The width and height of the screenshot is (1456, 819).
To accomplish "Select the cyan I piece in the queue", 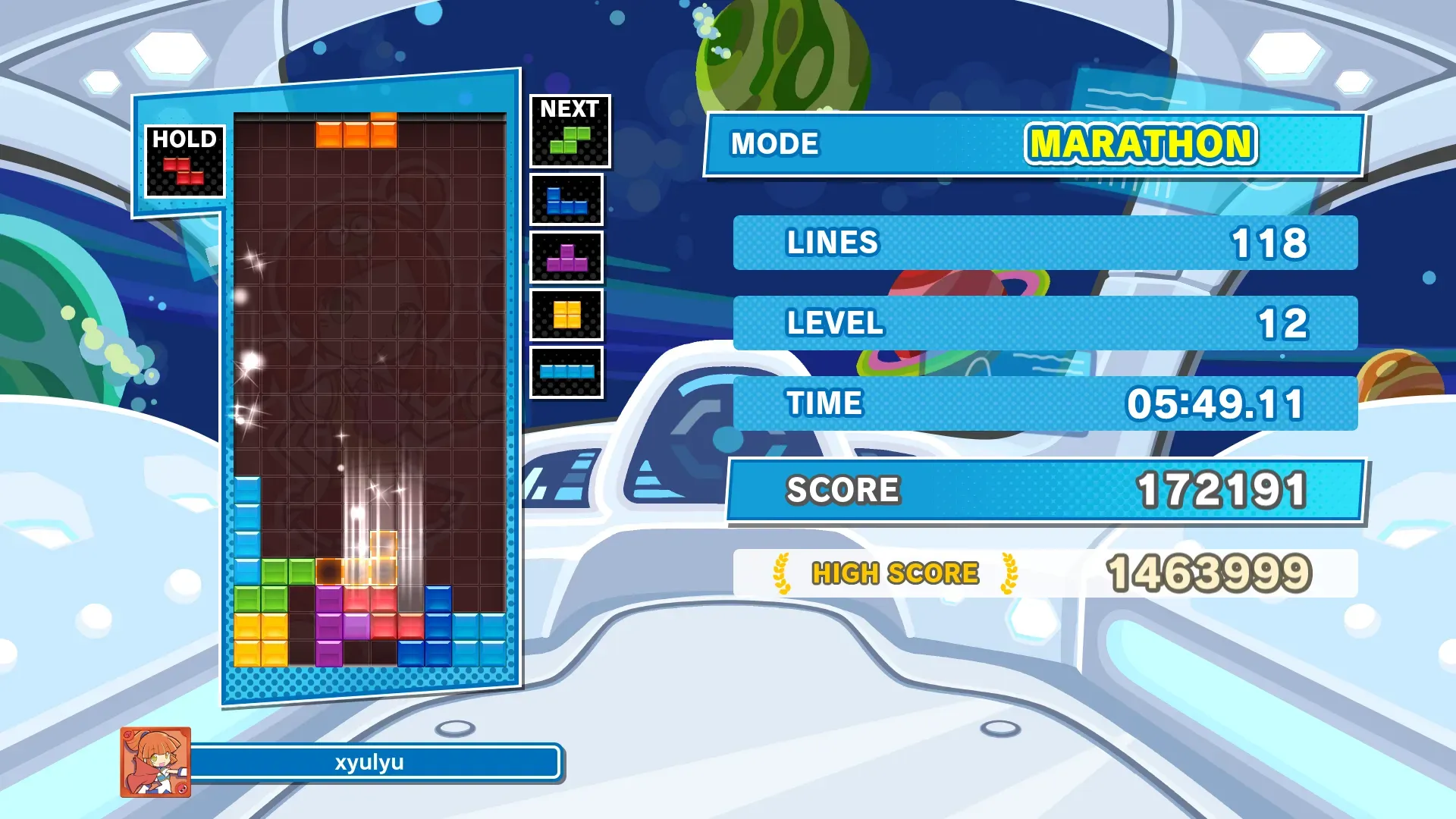I will pyautogui.click(x=566, y=372).
